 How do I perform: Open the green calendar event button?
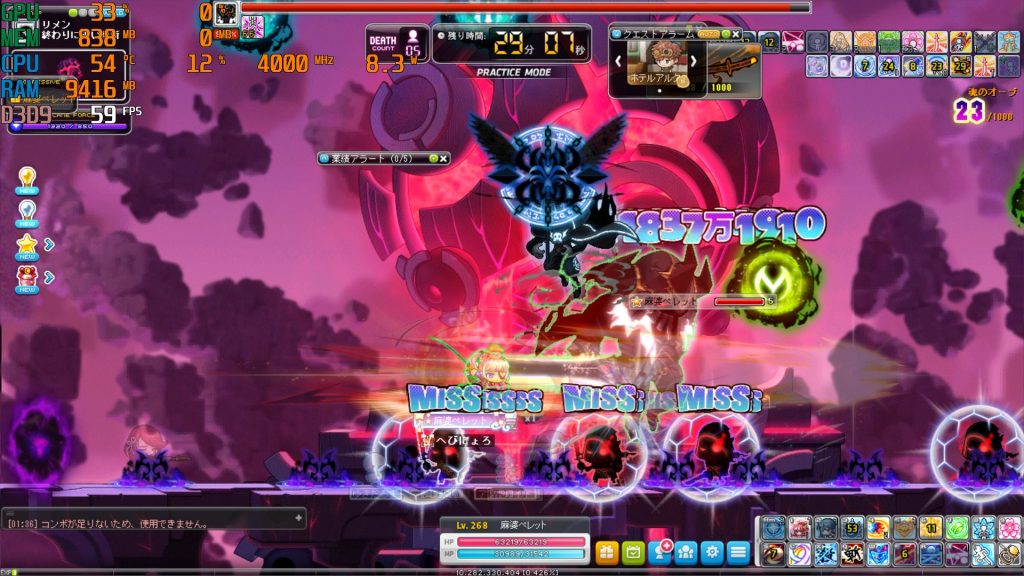pos(633,551)
